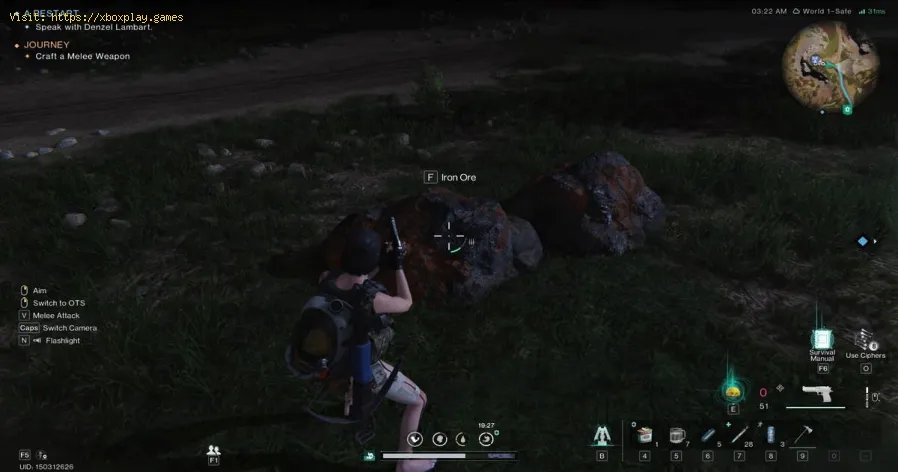Choose the hotbar item with count 5

pyautogui.click(x=707, y=435)
